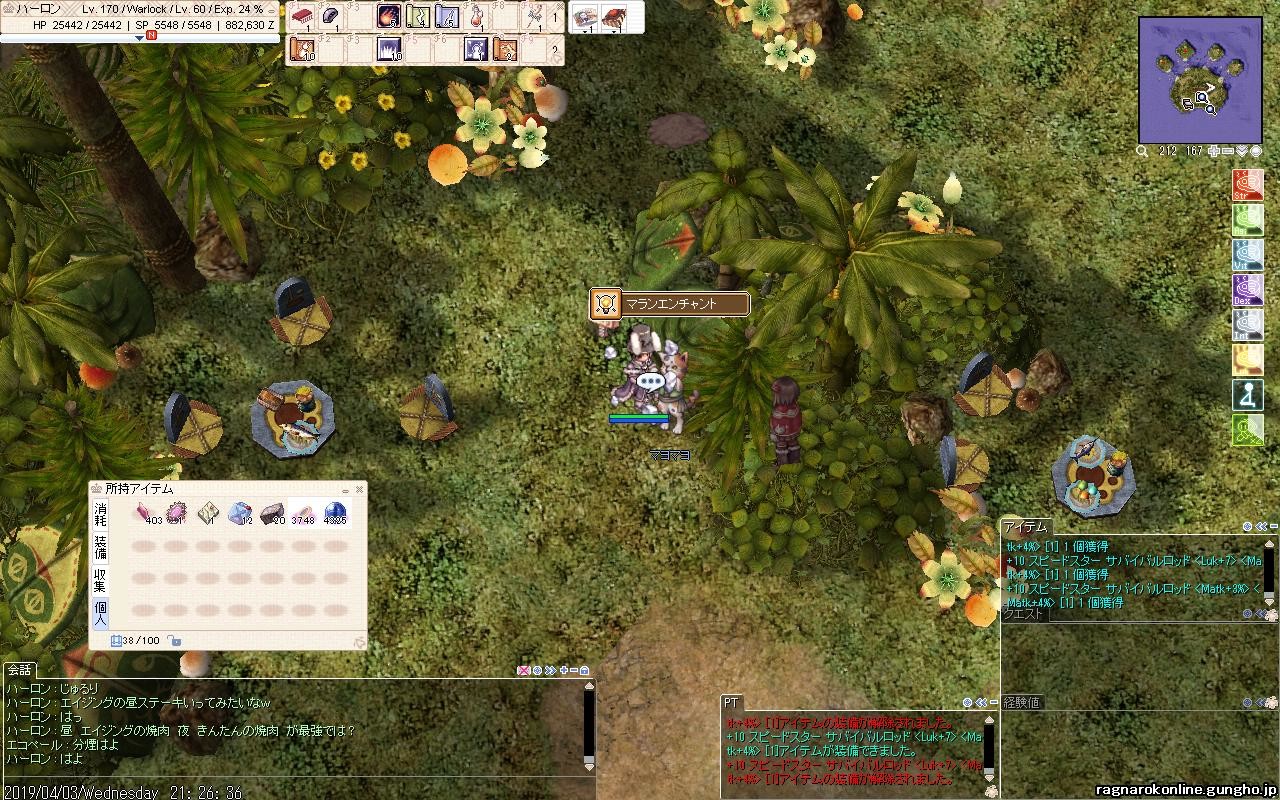Select the purple Dex buff icon

tap(1247, 290)
